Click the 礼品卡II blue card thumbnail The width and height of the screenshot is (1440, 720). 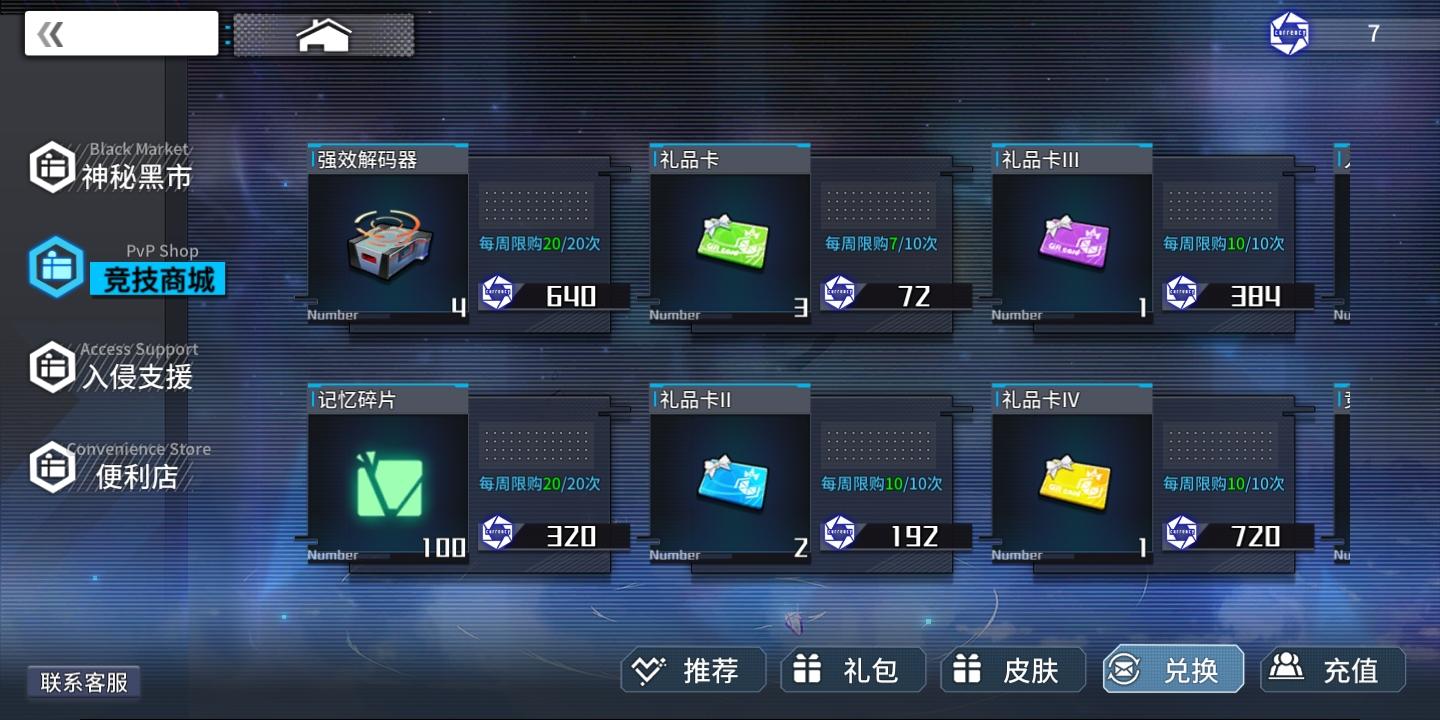pyautogui.click(x=729, y=480)
